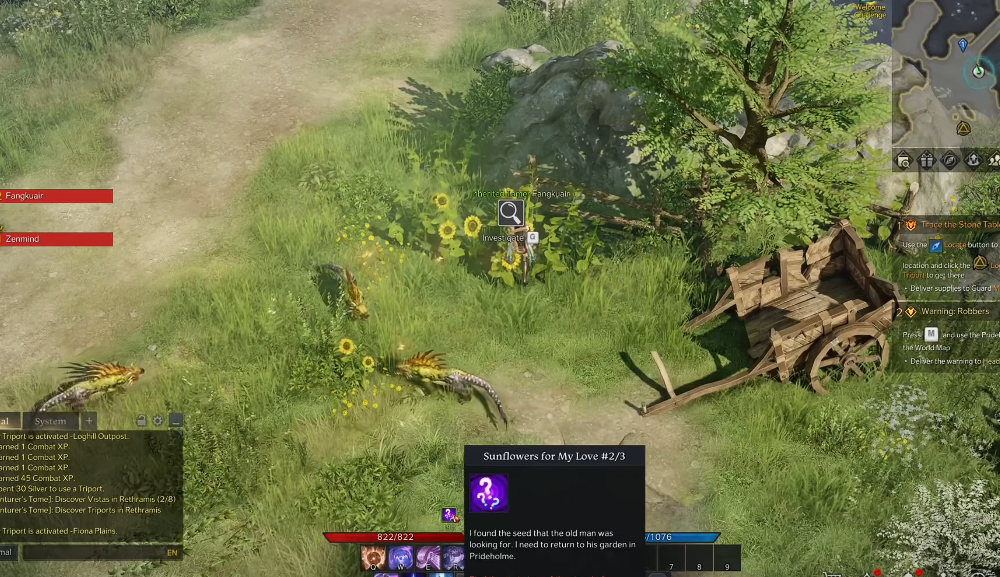Click Zenmind party member frame
Image resolution: width=1000 pixels, height=577 pixels.
point(56,239)
